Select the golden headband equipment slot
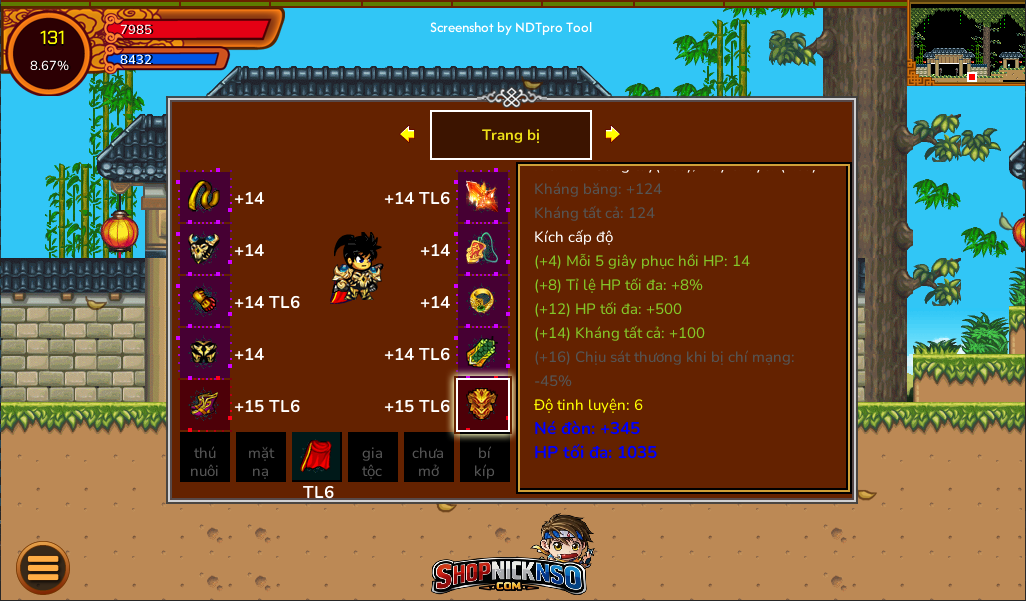 [x=205, y=198]
